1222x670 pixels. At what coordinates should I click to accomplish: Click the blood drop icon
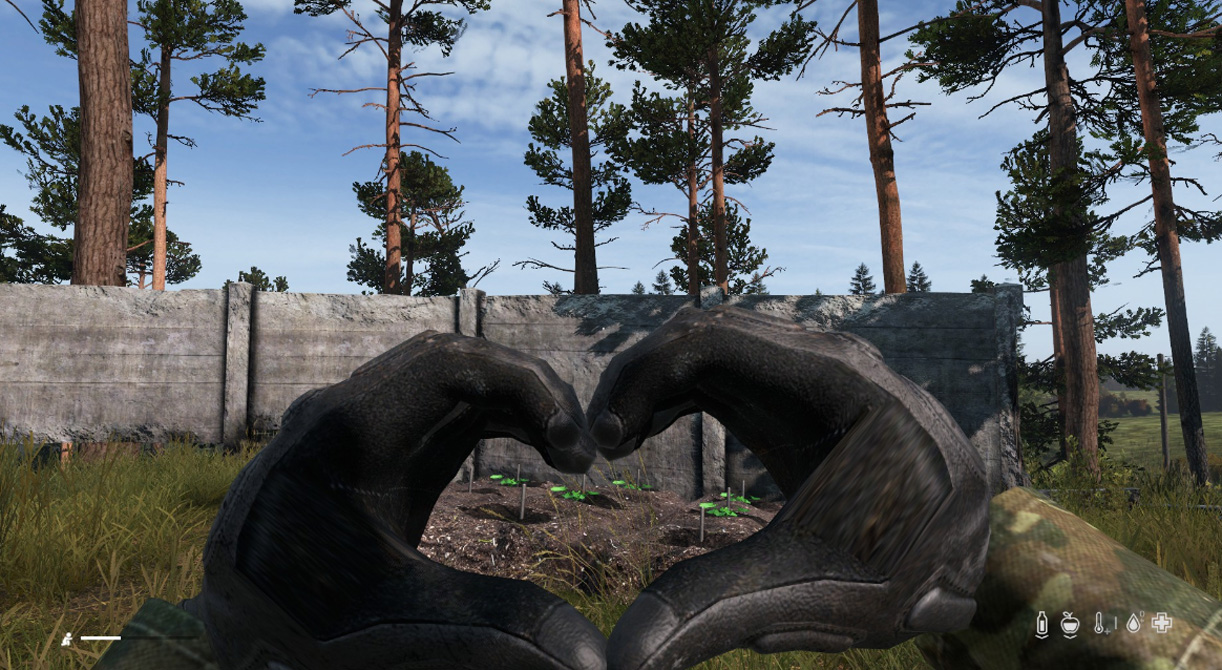coord(1132,623)
